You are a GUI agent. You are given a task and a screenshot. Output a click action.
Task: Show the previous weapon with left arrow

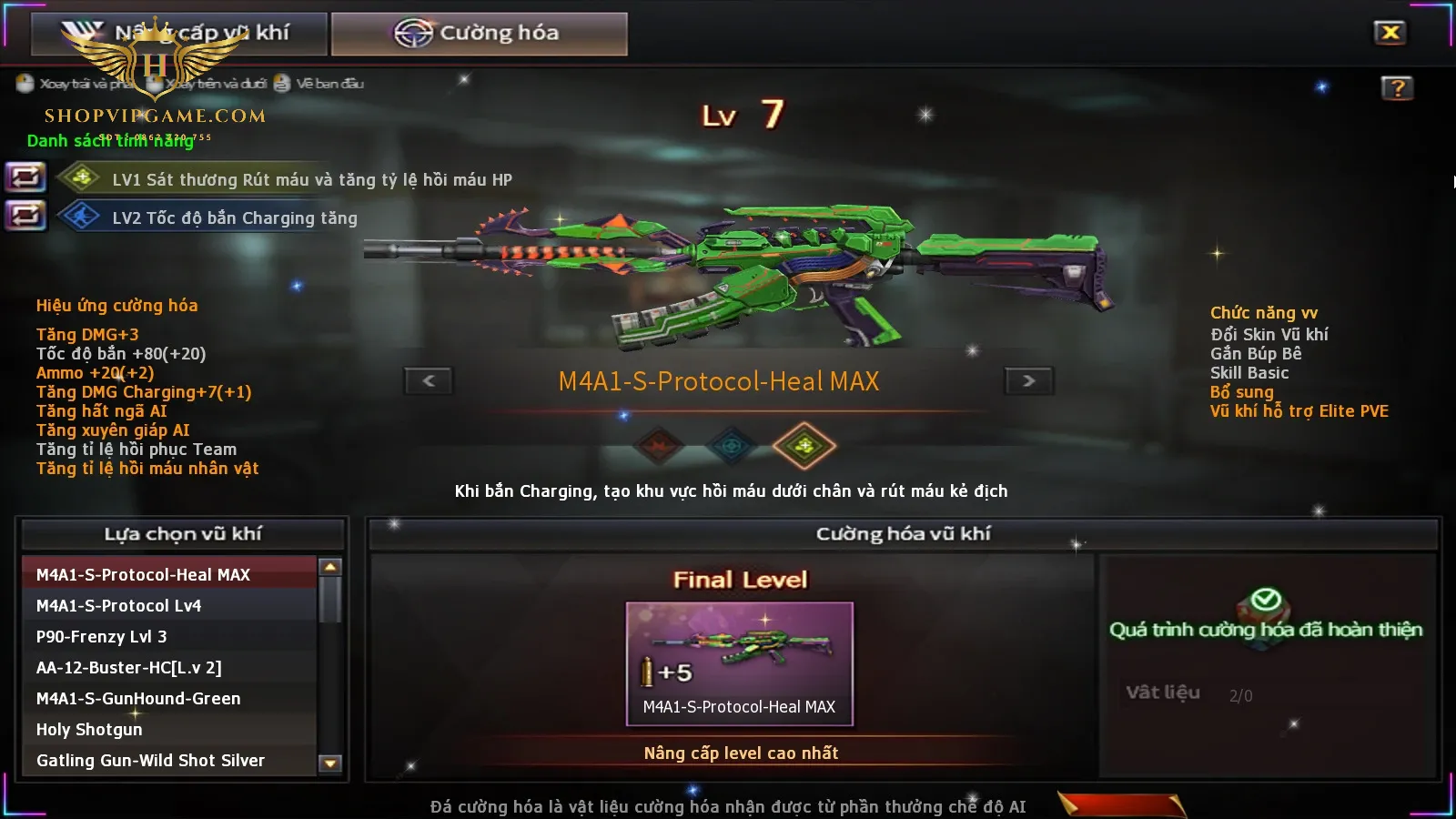coord(429,380)
